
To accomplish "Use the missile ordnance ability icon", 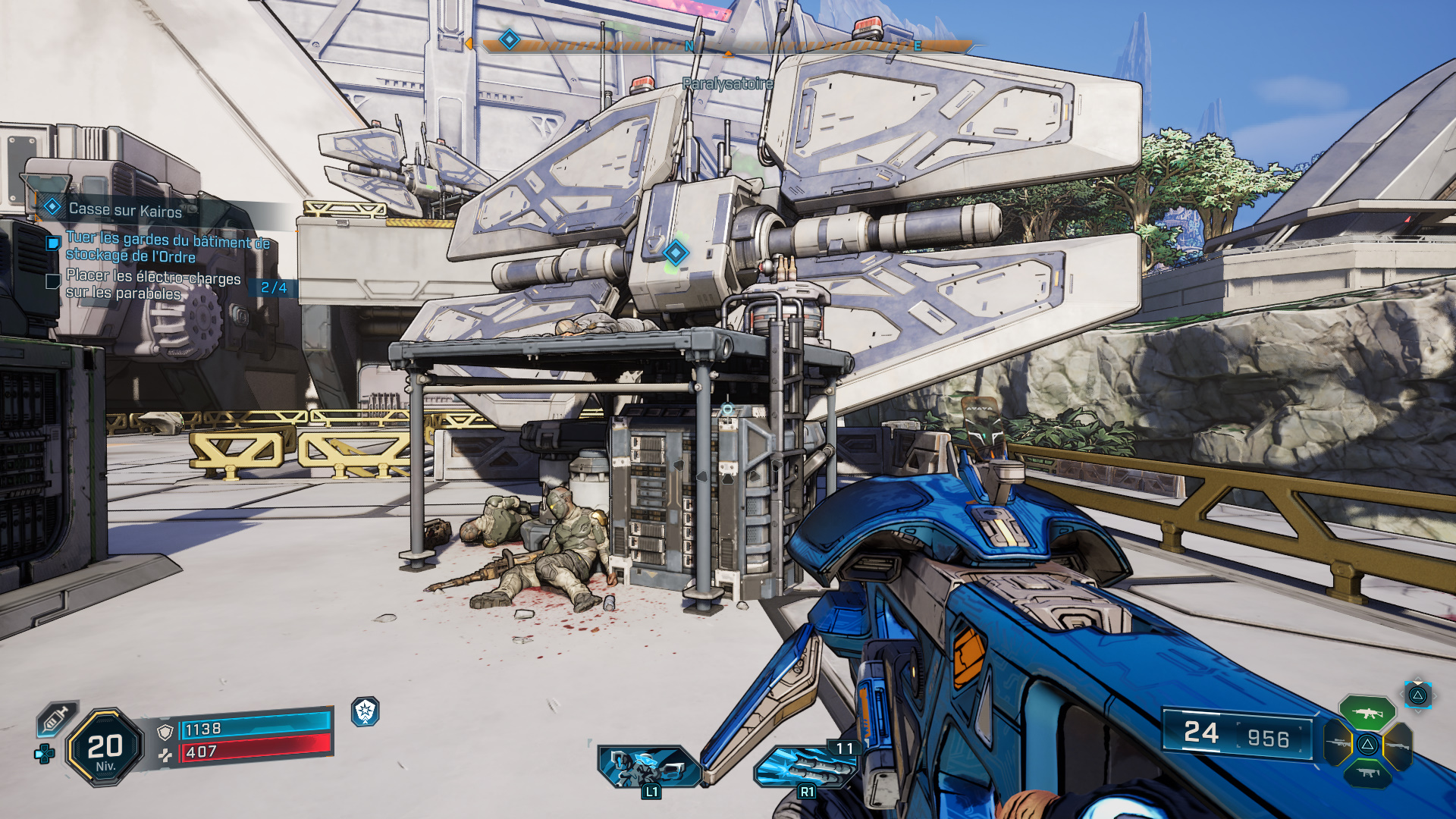I will pos(805,767).
